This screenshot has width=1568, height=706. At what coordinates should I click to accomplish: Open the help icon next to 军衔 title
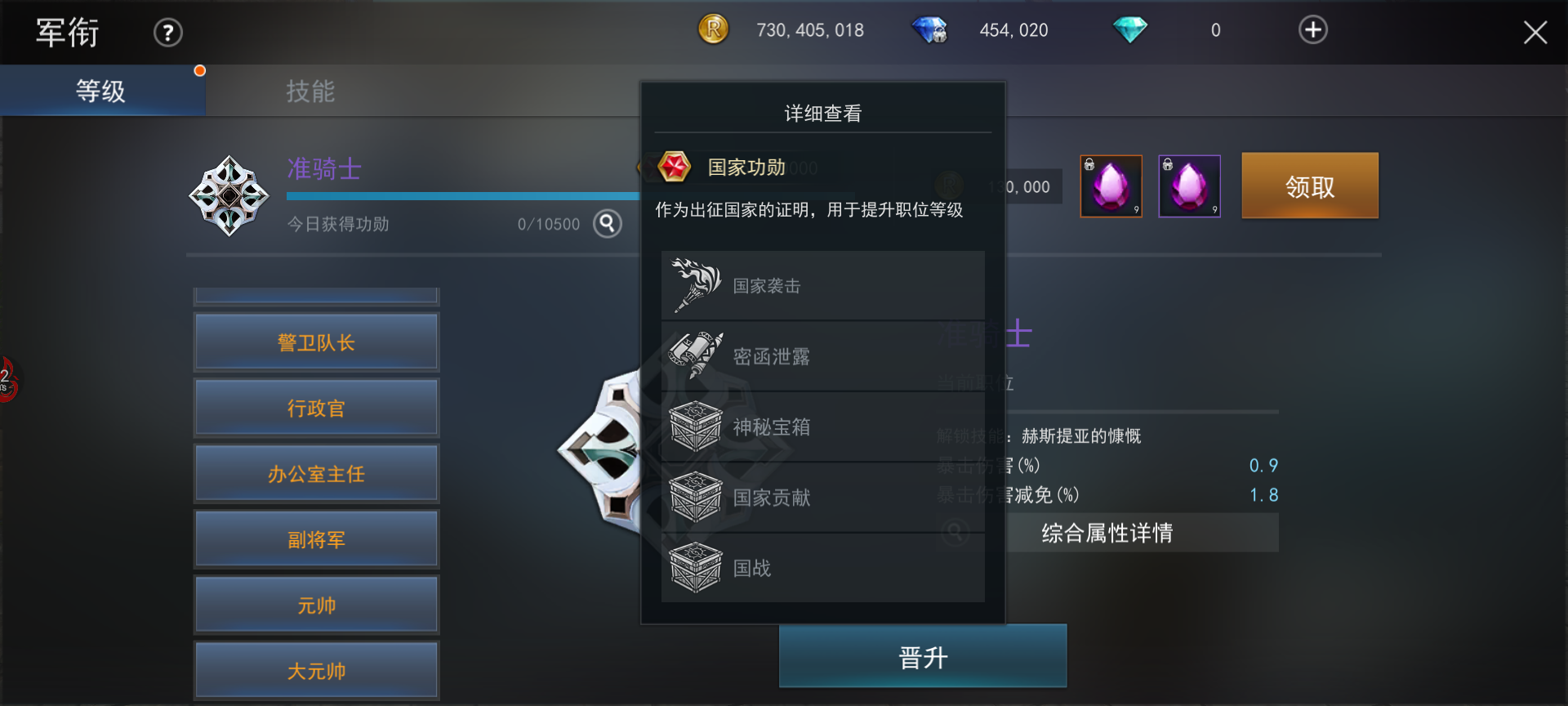(x=167, y=32)
